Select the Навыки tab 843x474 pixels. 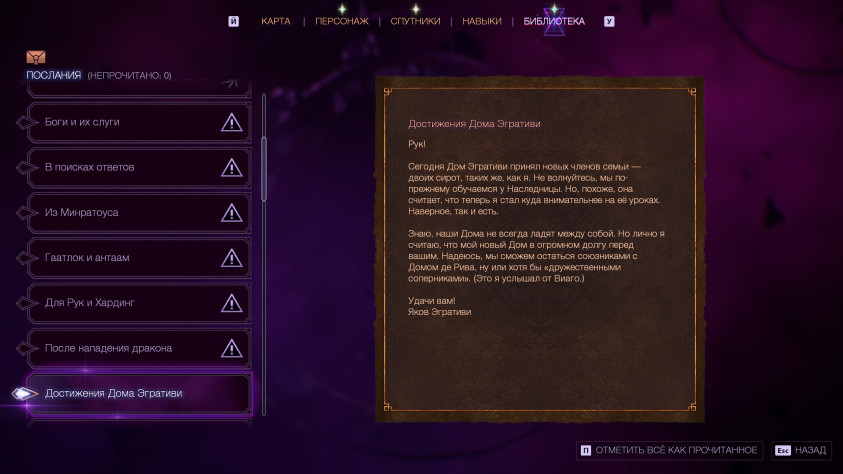[481, 21]
